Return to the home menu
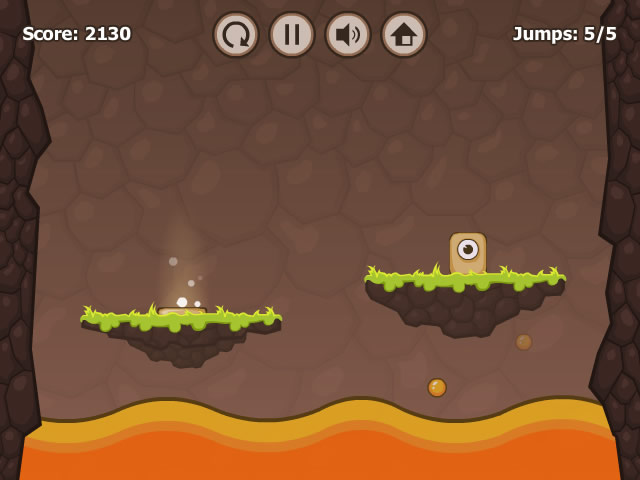 click(404, 35)
